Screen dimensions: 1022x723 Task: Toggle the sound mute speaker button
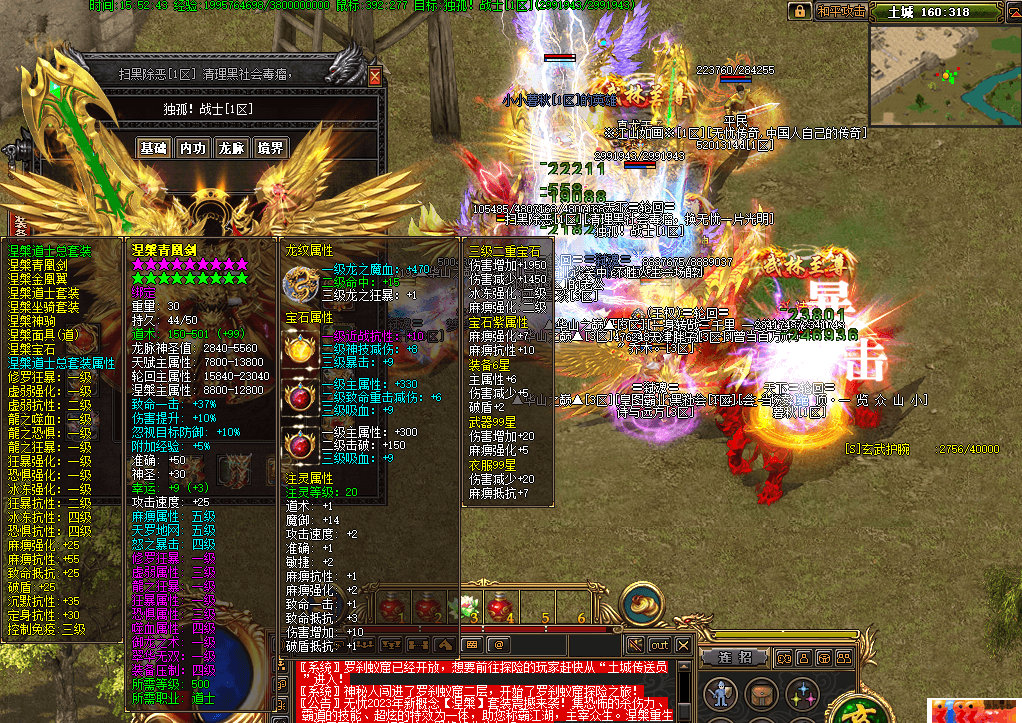pos(635,645)
